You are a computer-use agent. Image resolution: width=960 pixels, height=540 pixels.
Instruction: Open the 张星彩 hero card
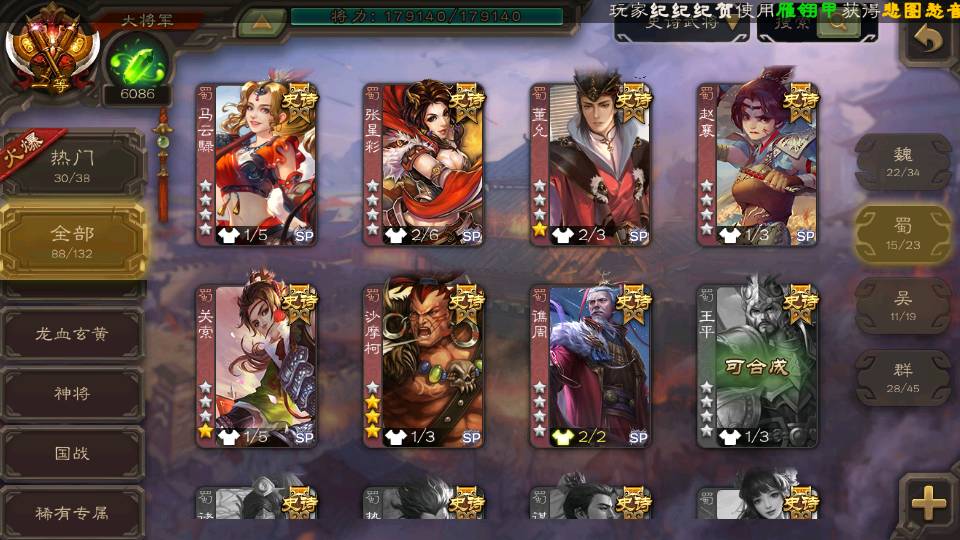tap(424, 164)
